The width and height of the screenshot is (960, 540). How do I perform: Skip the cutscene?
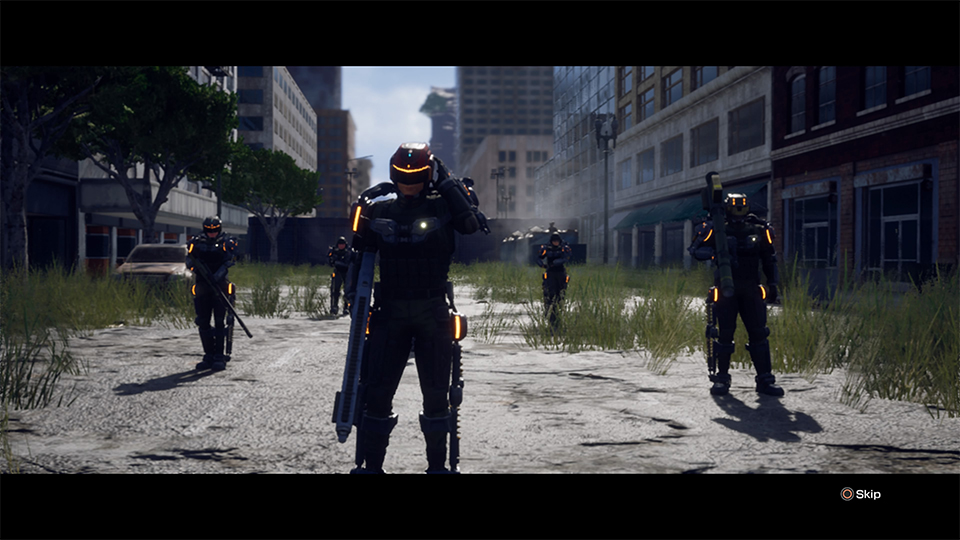(x=861, y=494)
